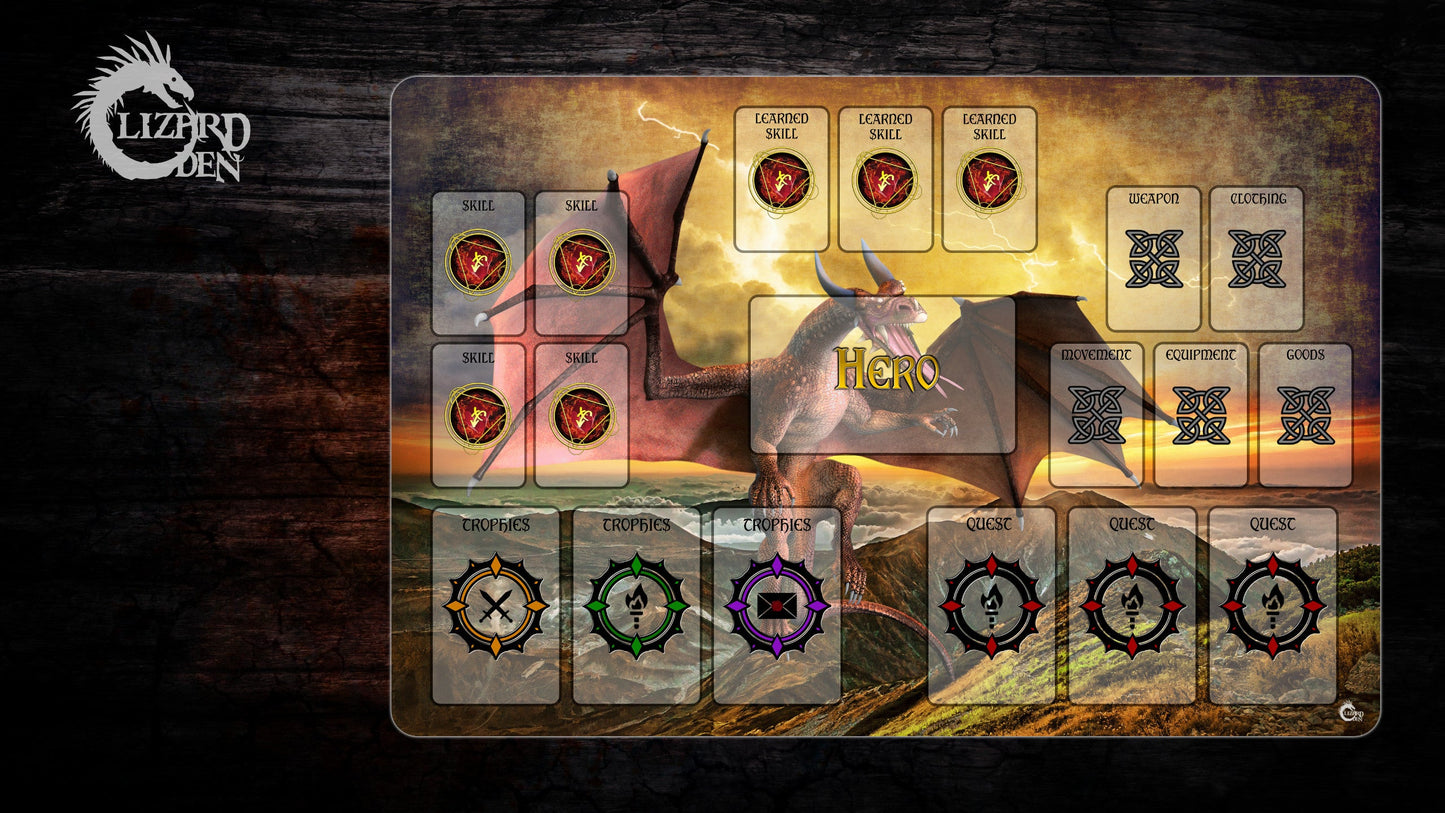
Task: Select the Hero card zone
Action: coord(883,374)
